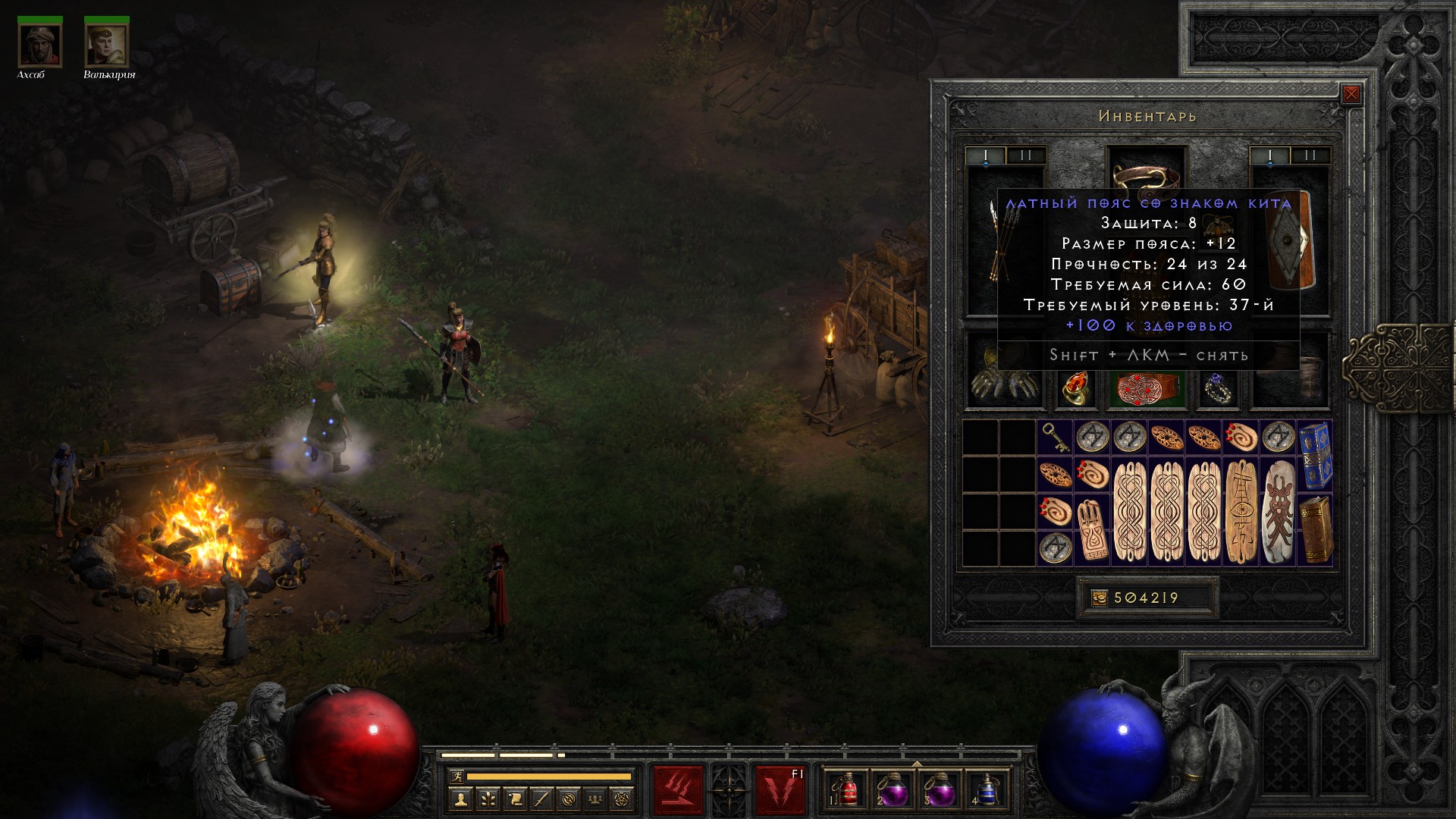This screenshot has width=1456, height=819.
Task: Choose the right-click F1 lightning skill
Action: tap(780, 790)
